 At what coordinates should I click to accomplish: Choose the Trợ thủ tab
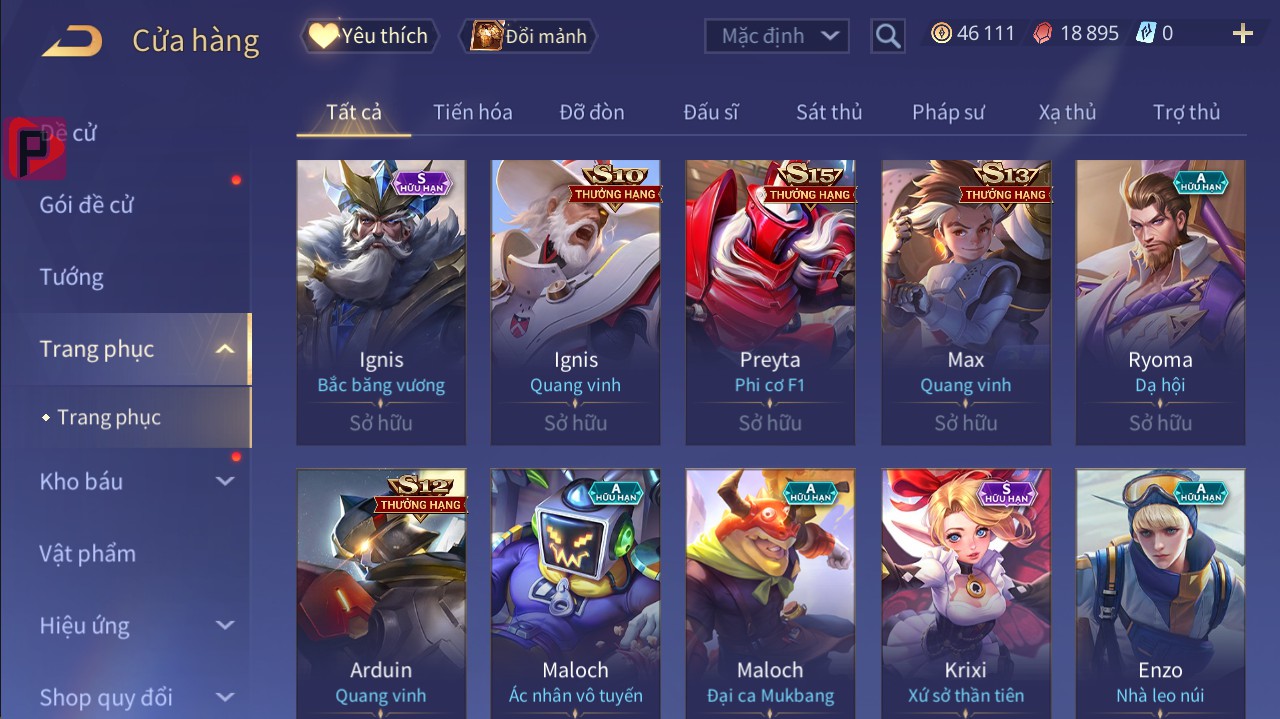(1186, 112)
